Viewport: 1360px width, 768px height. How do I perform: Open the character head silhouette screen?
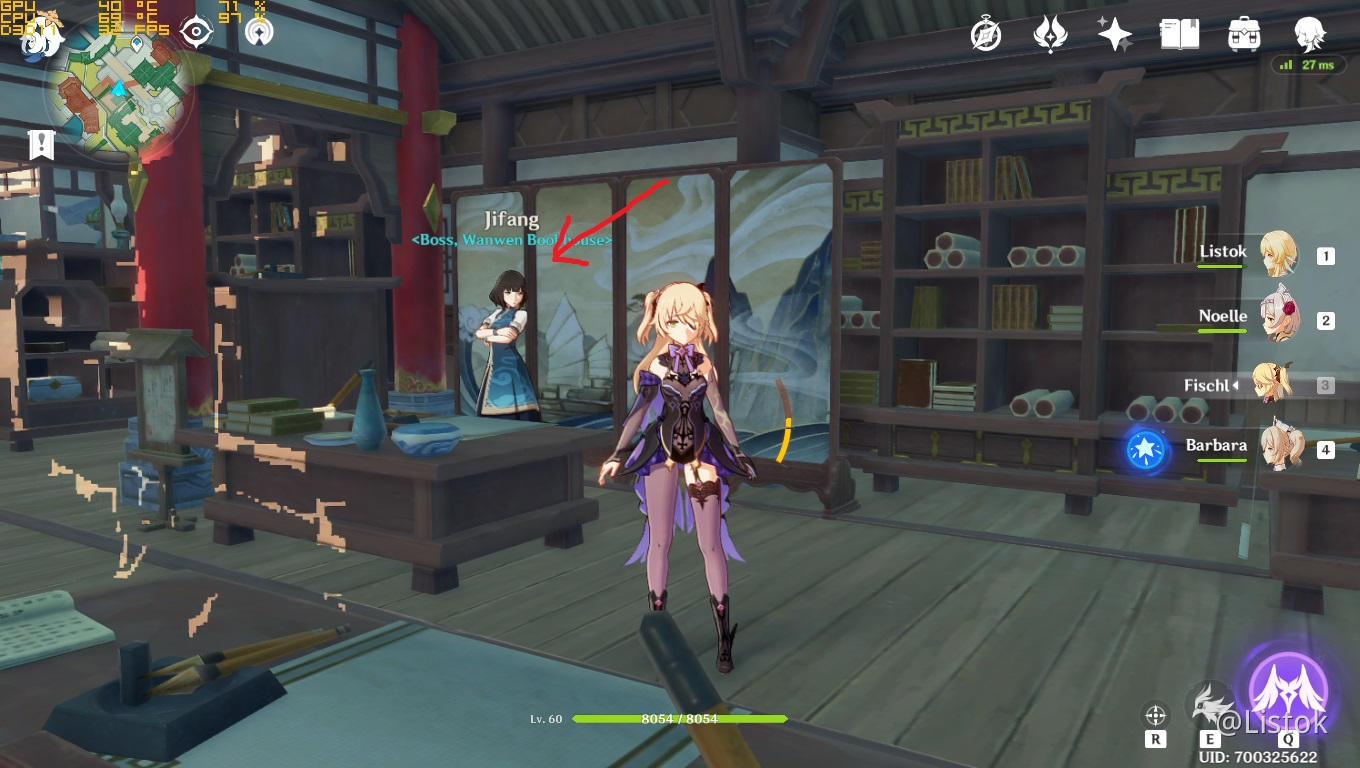click(x=1309, y=34)
